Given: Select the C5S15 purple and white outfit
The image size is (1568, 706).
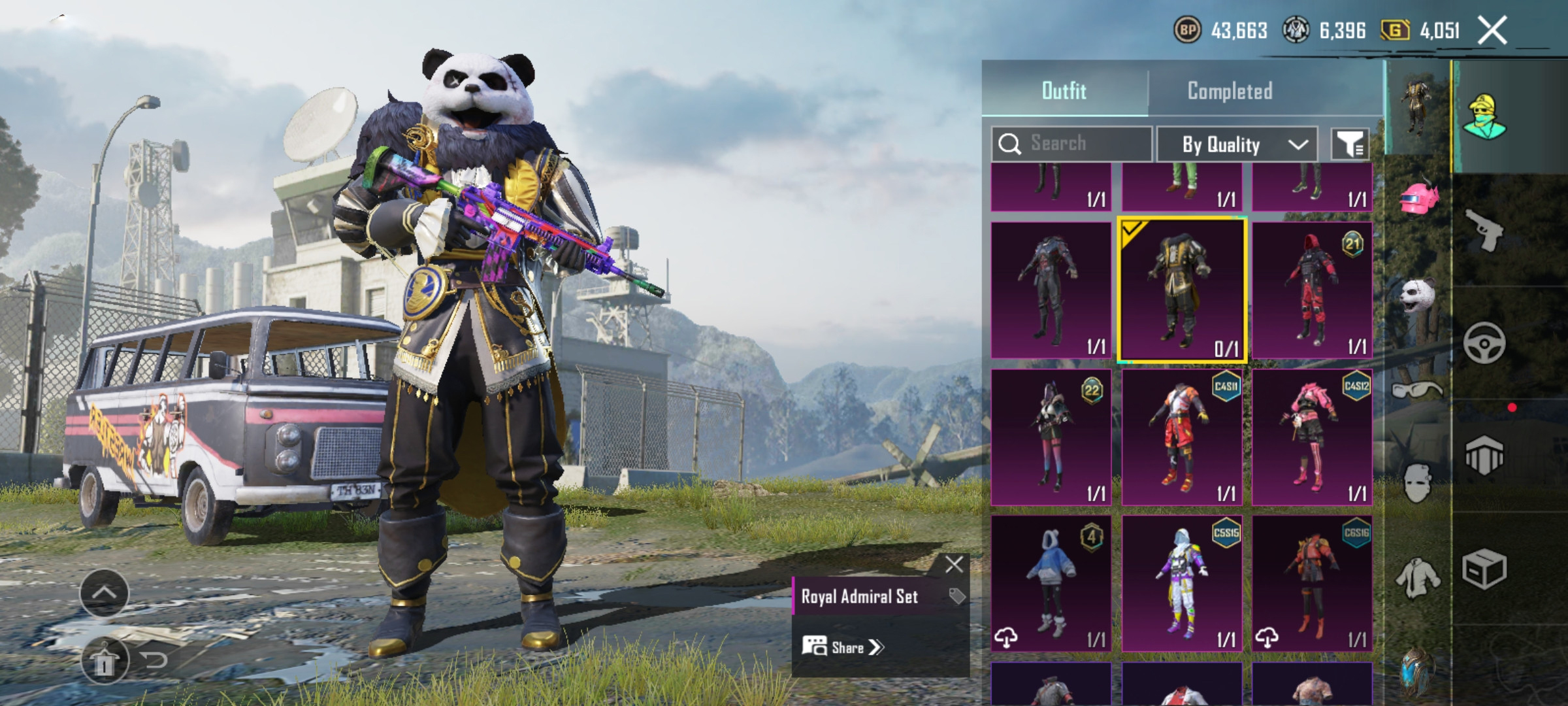Looking at the screenshot, I should pyautogui.click(x=1183, y=584).
